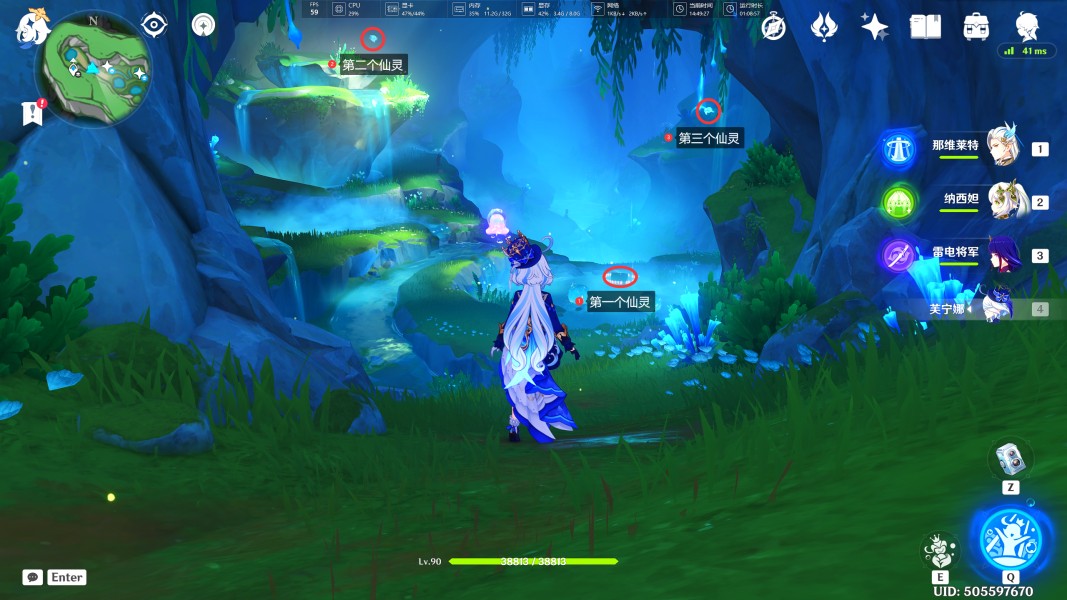Open the map from the minimap
This screenshot has width=1067, height=600.
click(x=93, y=70)
